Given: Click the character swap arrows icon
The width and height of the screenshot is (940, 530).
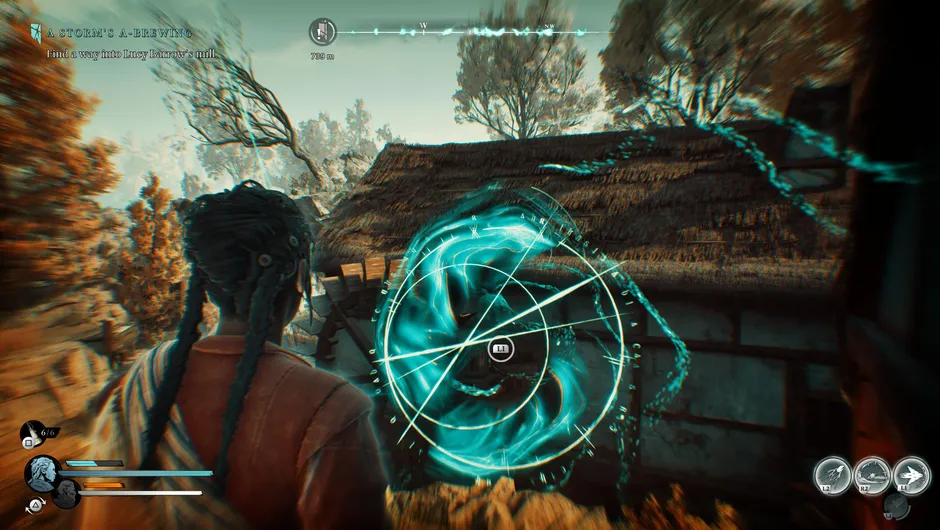Looking at the screenshot, I should [x=37, y=504].
